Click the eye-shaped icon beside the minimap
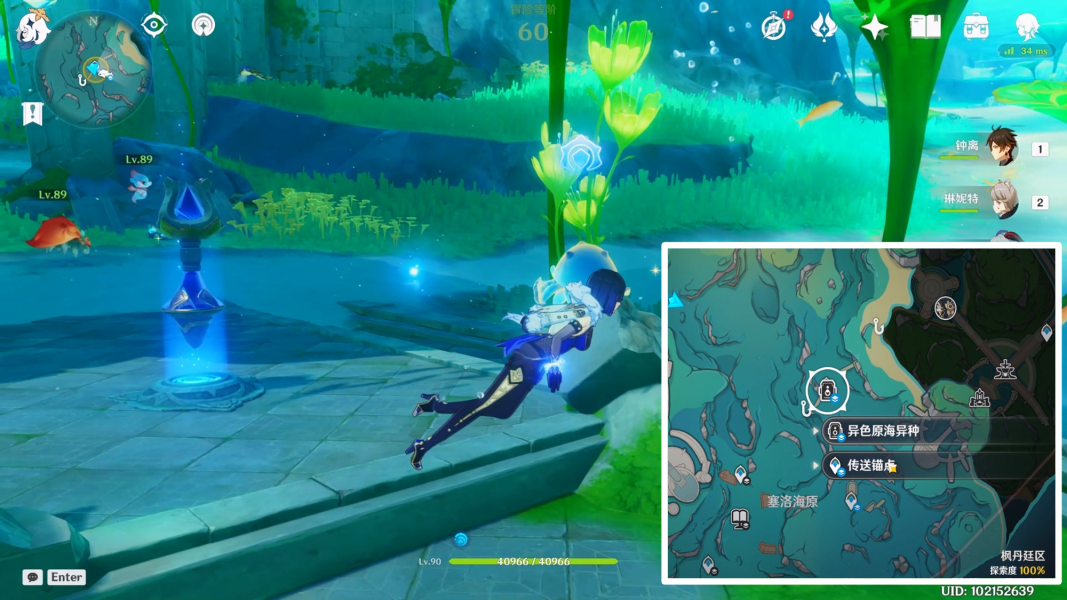This screenshot has height=600, width=1067. click(x=154, y=25)
